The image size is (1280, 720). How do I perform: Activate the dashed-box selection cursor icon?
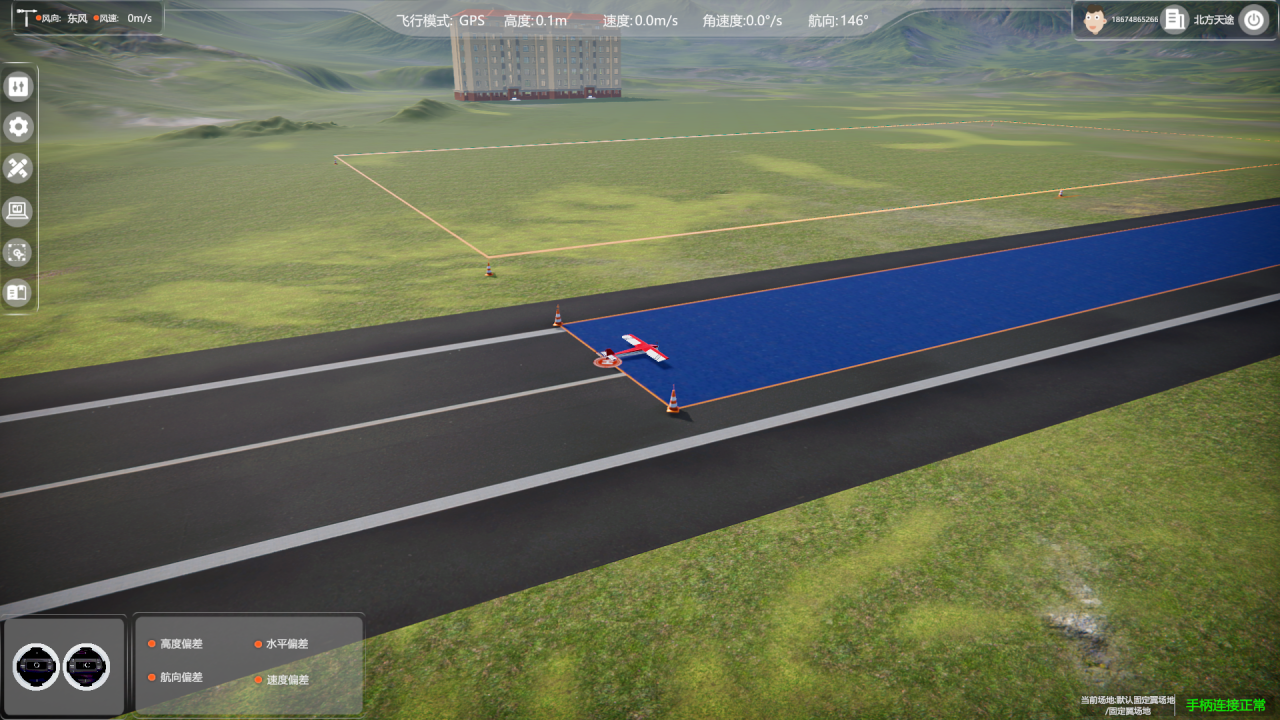pyautogui.click(x=18, y=252)
